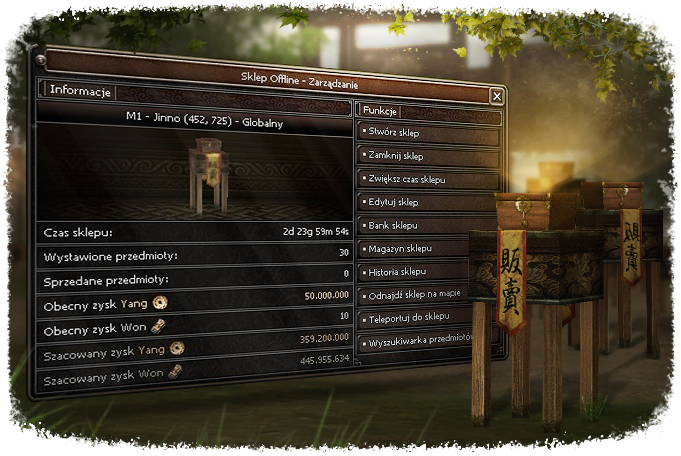The image size is (681, 456).
Task: Click Zwiększ czas sklepu option
Action: [428, 179]
